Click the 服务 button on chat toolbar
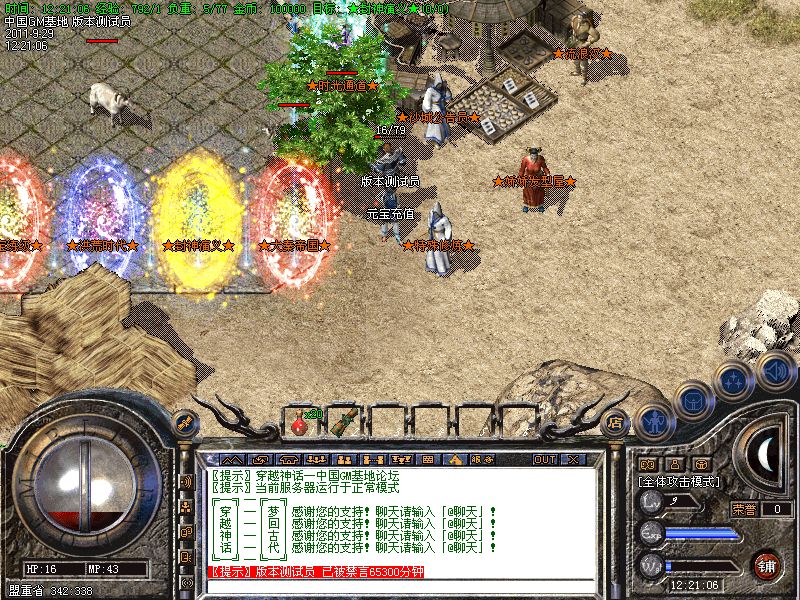The width and height of the screenshot is (800, 600). click(x=481, y=460)
